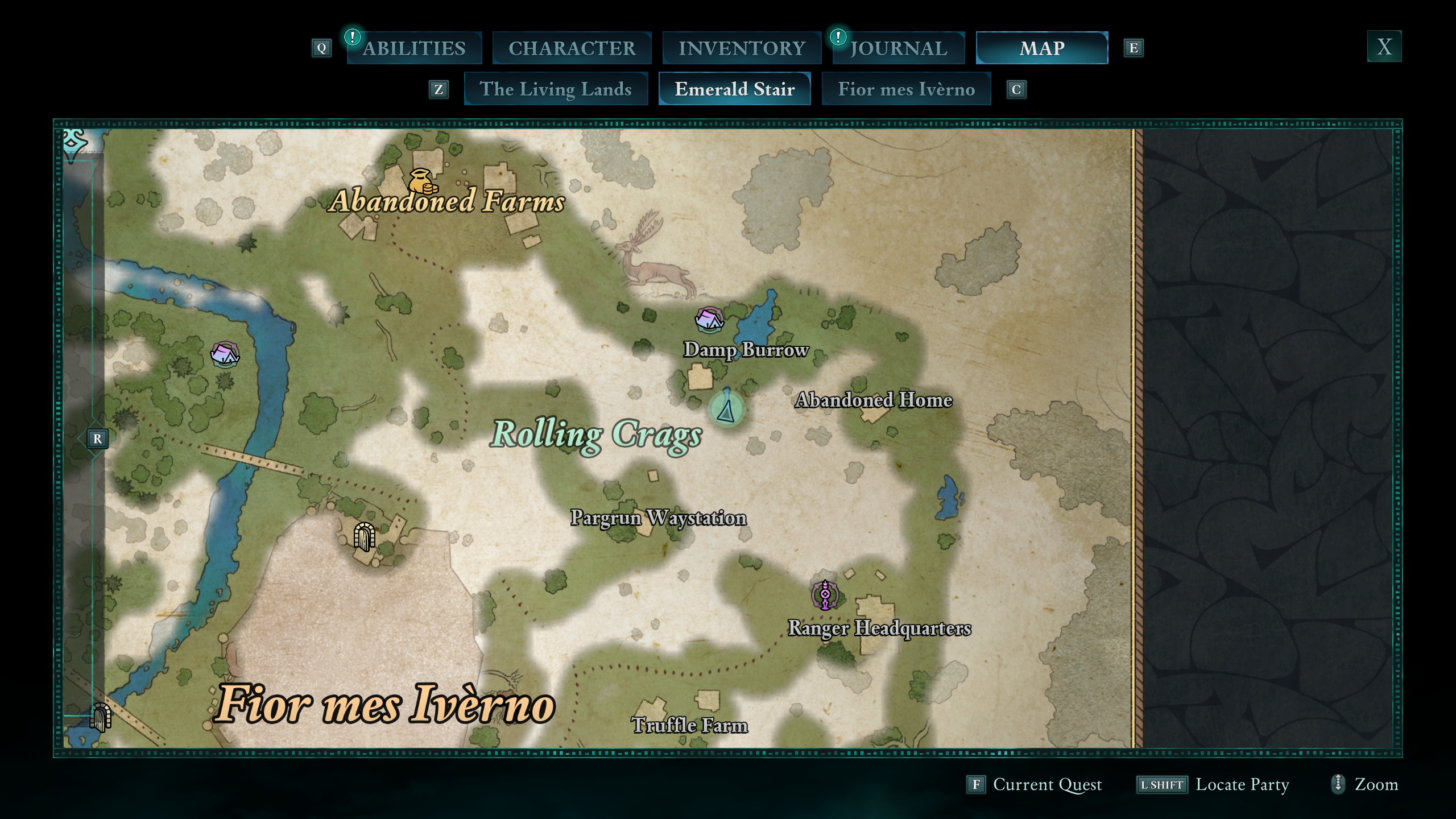Image resolution: width=1456 pixels, height=819 pixels.
Task: Select the Map tab
Action: 1041,48
